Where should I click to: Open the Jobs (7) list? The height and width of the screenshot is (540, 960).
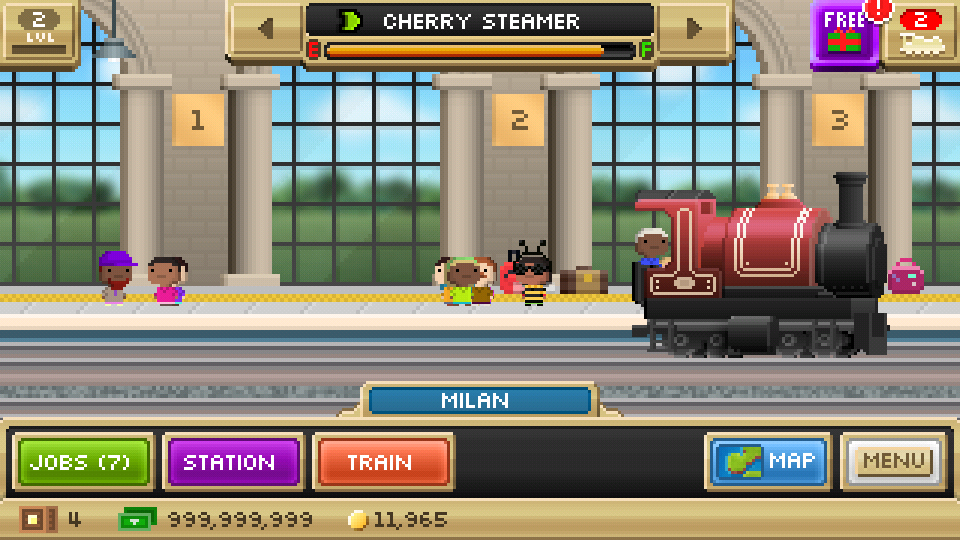(x=85, y=462)
